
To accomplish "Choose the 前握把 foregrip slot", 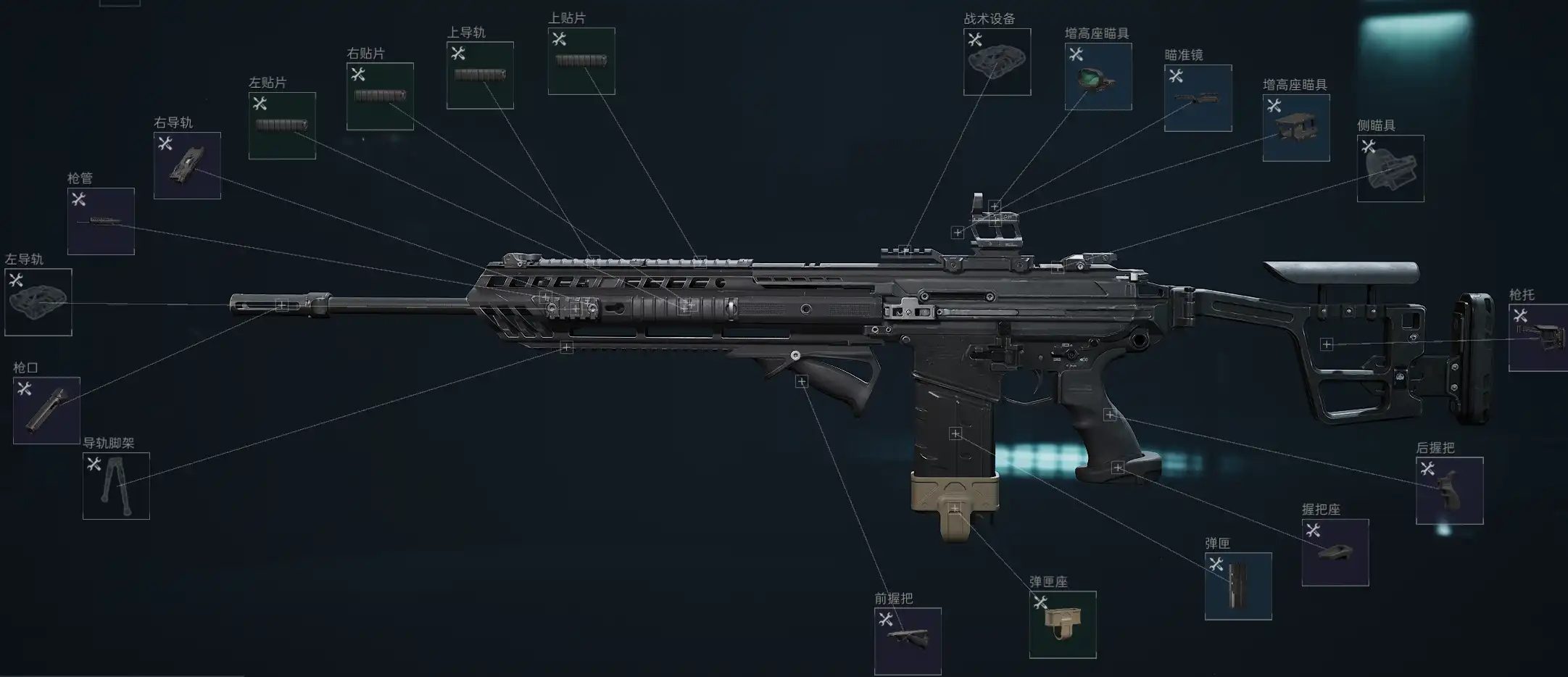I will 908,641.
